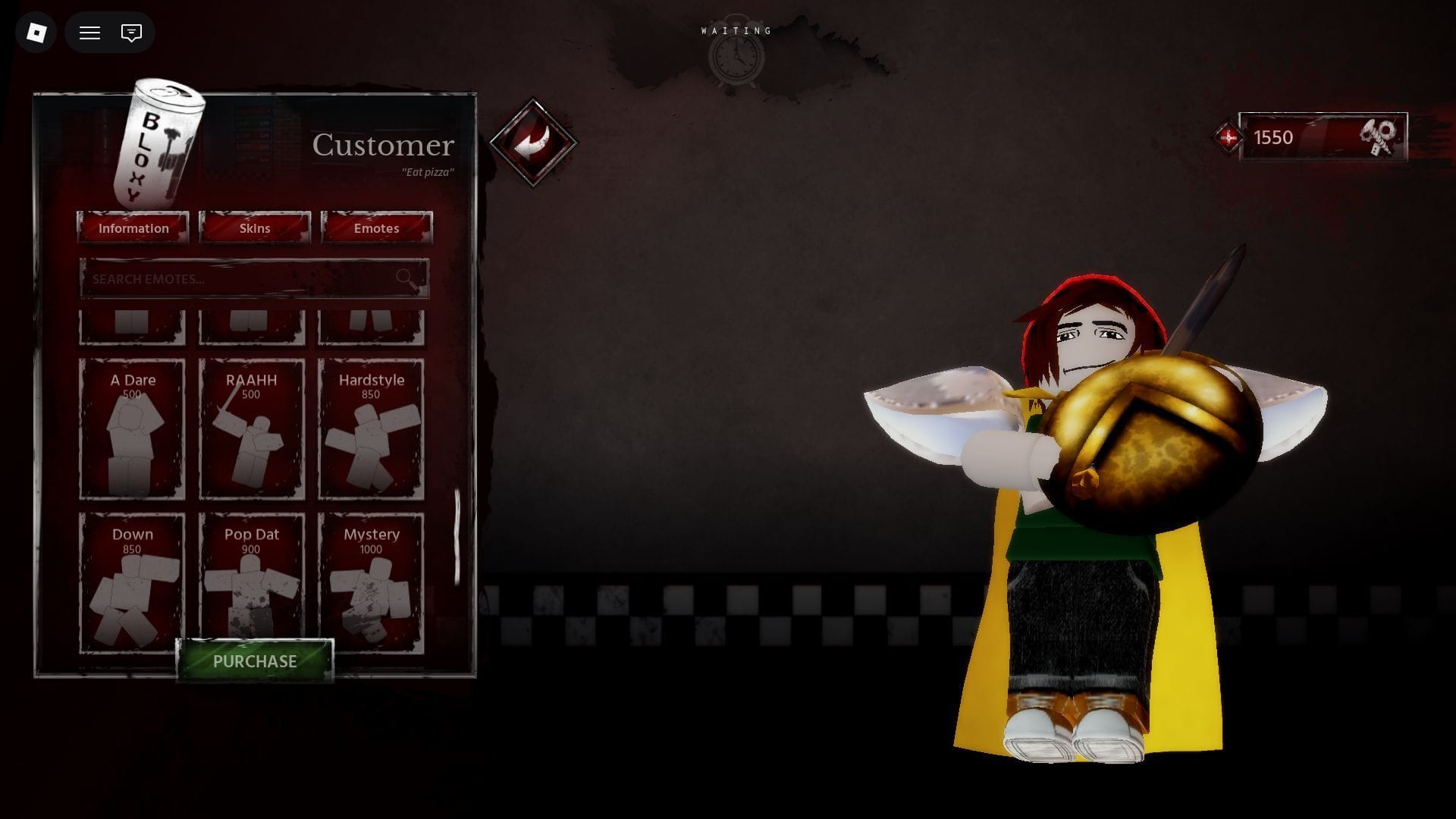
Task: Toggle the Roblox chat window
Action: pos(131,33)
